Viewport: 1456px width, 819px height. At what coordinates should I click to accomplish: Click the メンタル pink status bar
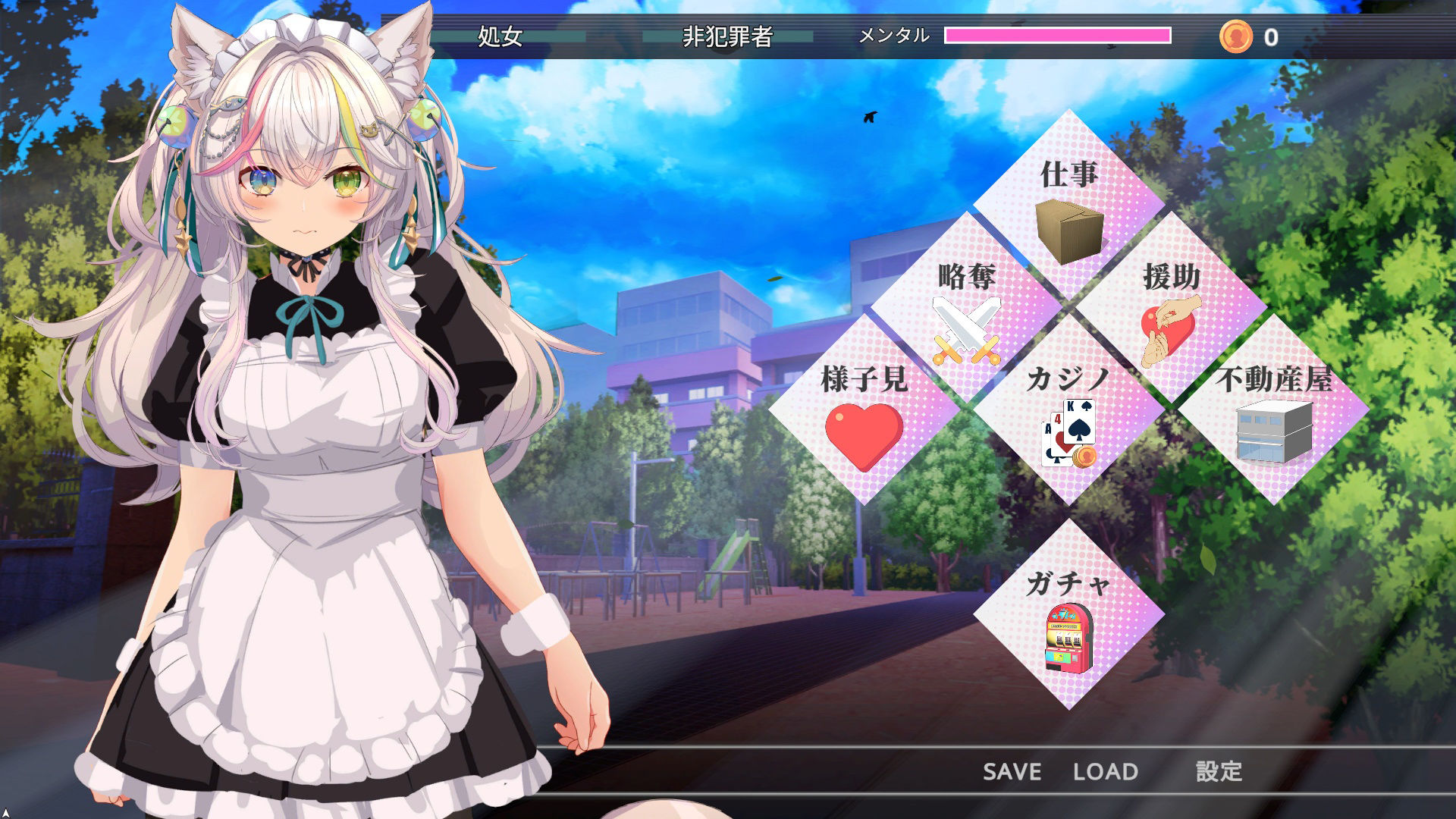1054,33
